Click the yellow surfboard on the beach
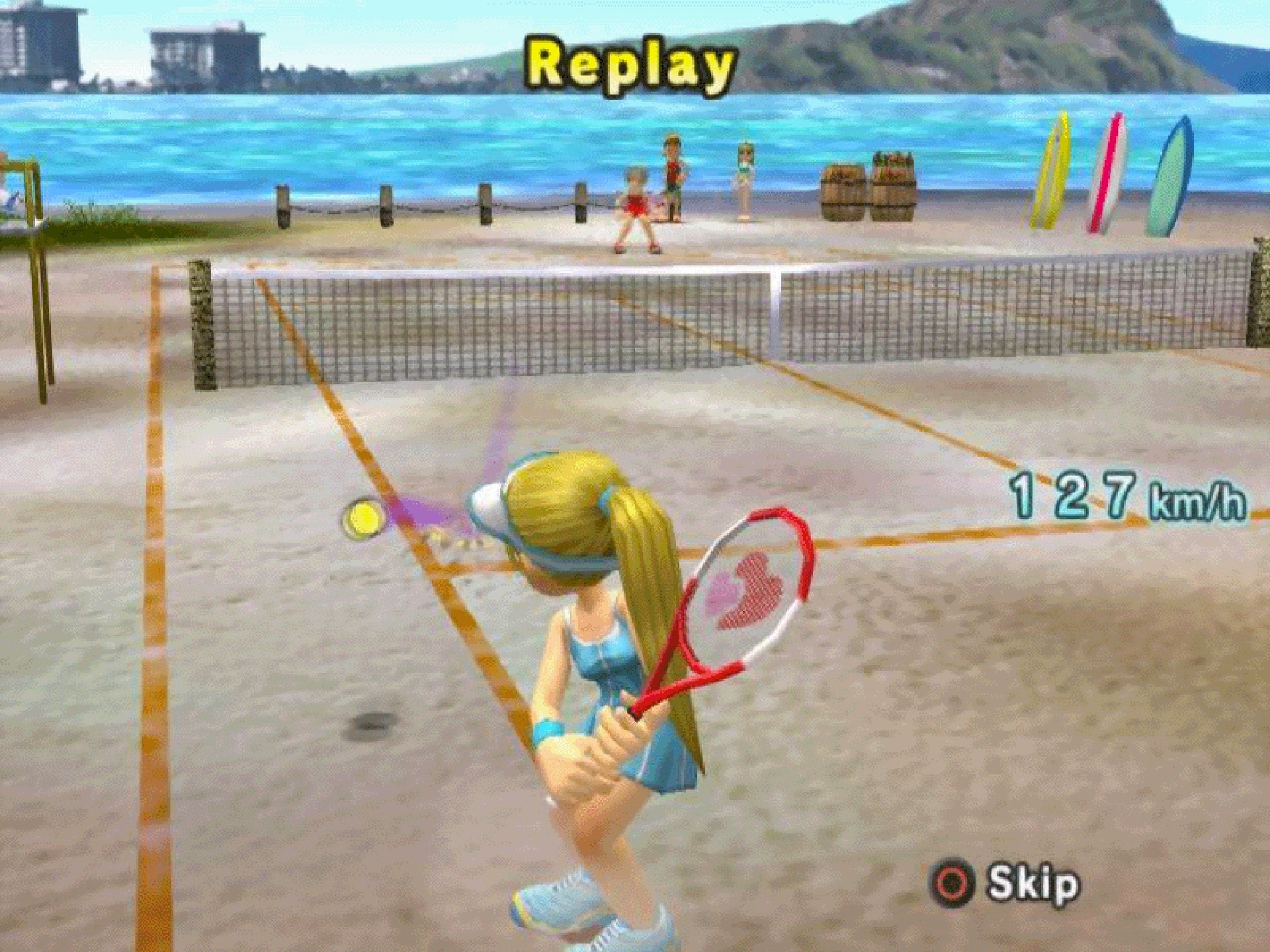Image resolution: width=1270 pixels, height=952 pixels. tap(1053, 169)
